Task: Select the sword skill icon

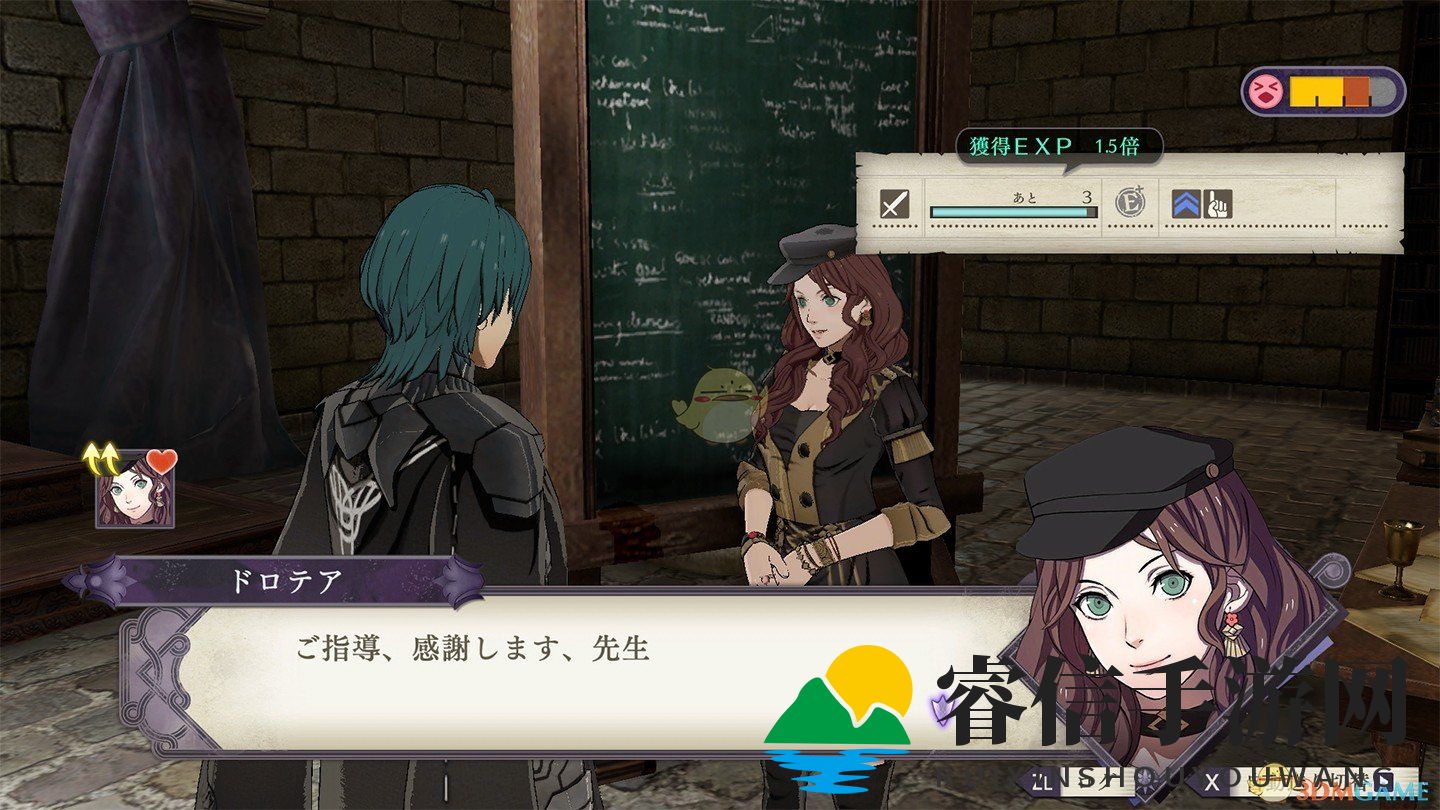Action: (894, 205)
